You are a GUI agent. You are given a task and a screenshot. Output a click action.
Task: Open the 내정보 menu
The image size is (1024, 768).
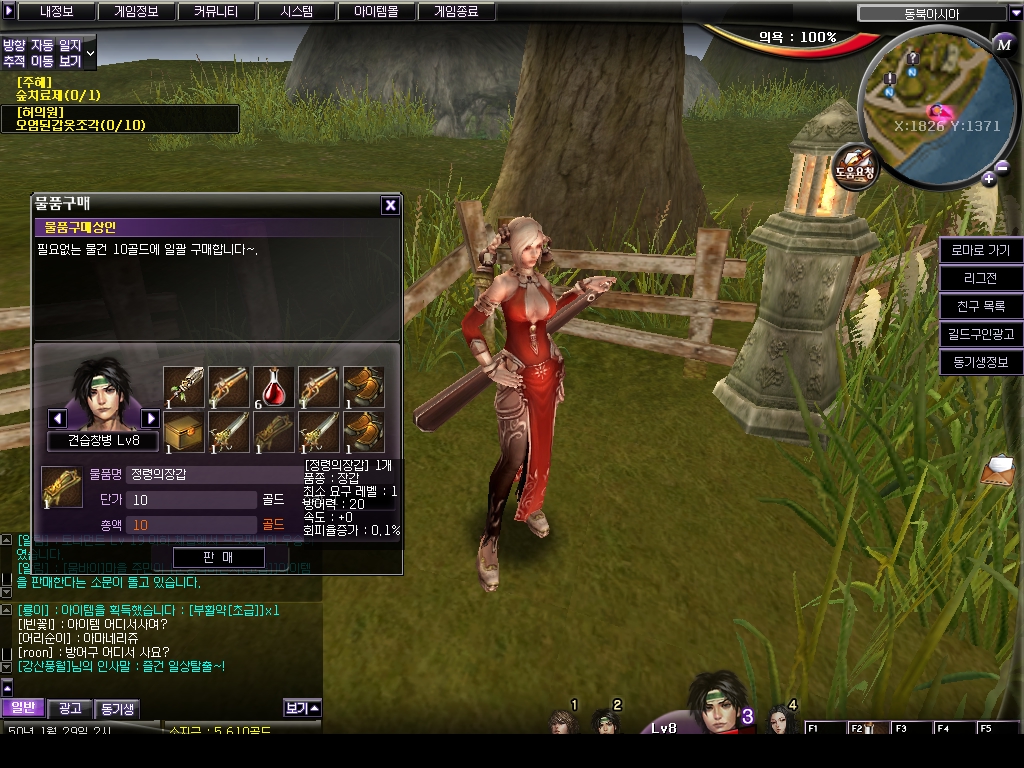click(55, 12)
